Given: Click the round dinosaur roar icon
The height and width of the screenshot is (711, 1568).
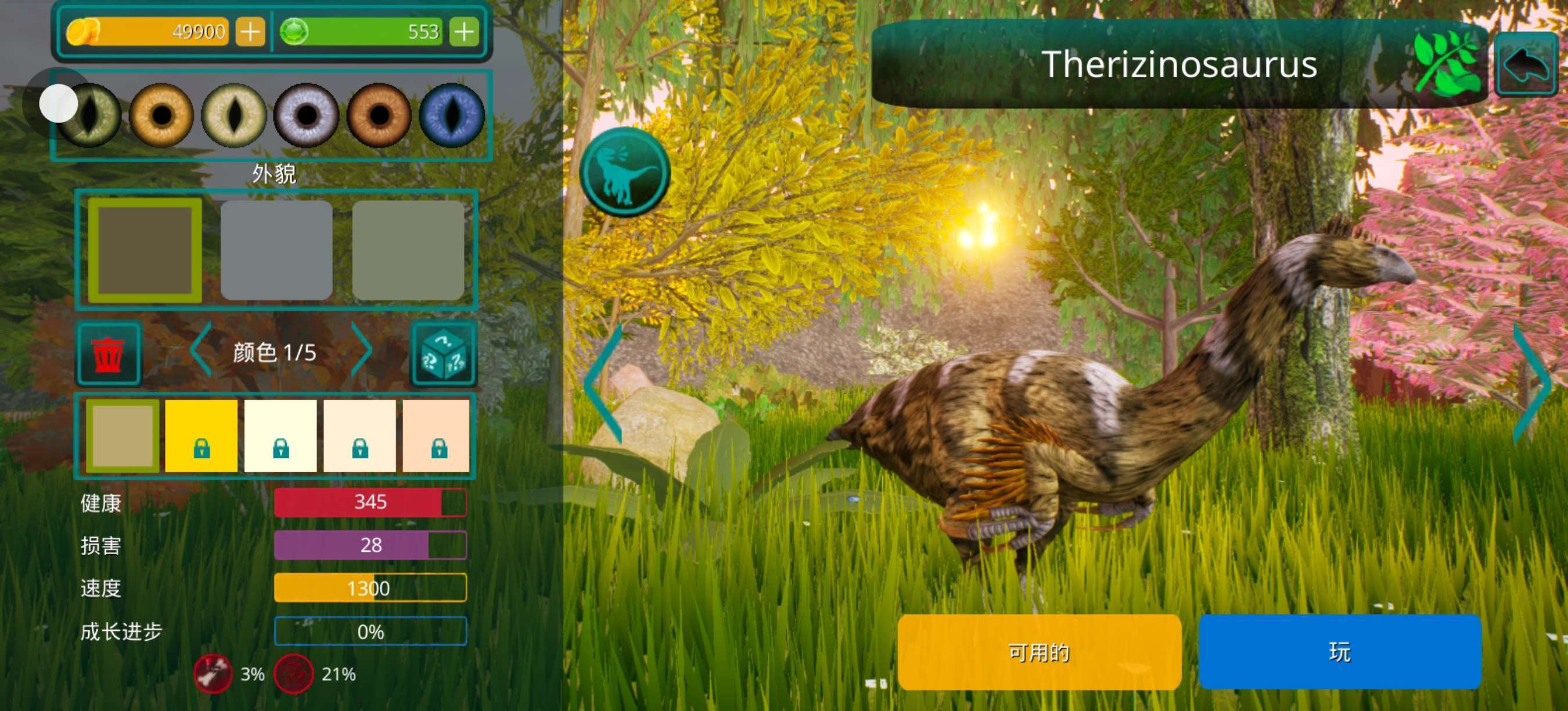Looking at the screenshot, I should 625,173.
